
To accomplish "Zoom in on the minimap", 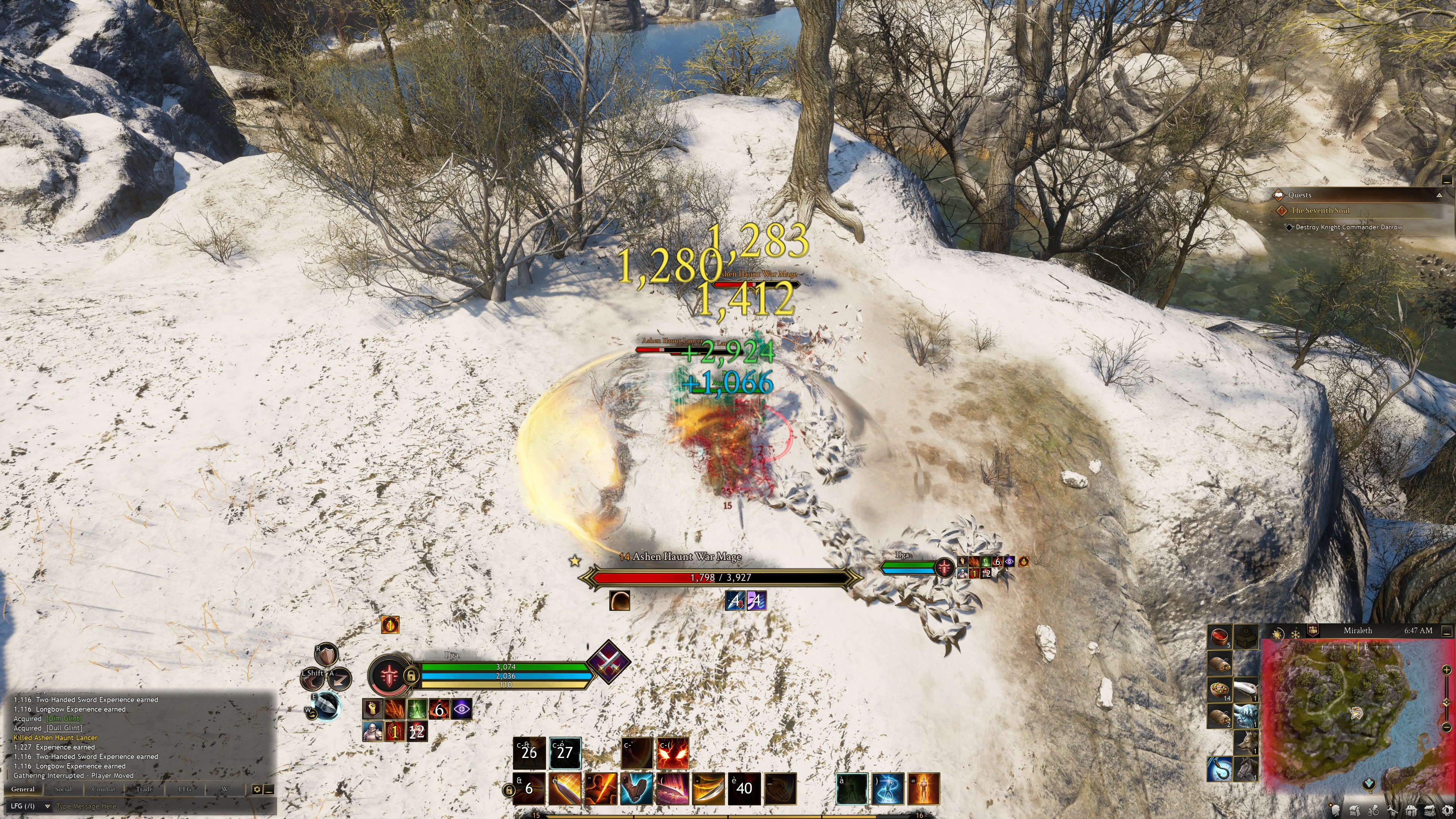I will (1447, 670).
